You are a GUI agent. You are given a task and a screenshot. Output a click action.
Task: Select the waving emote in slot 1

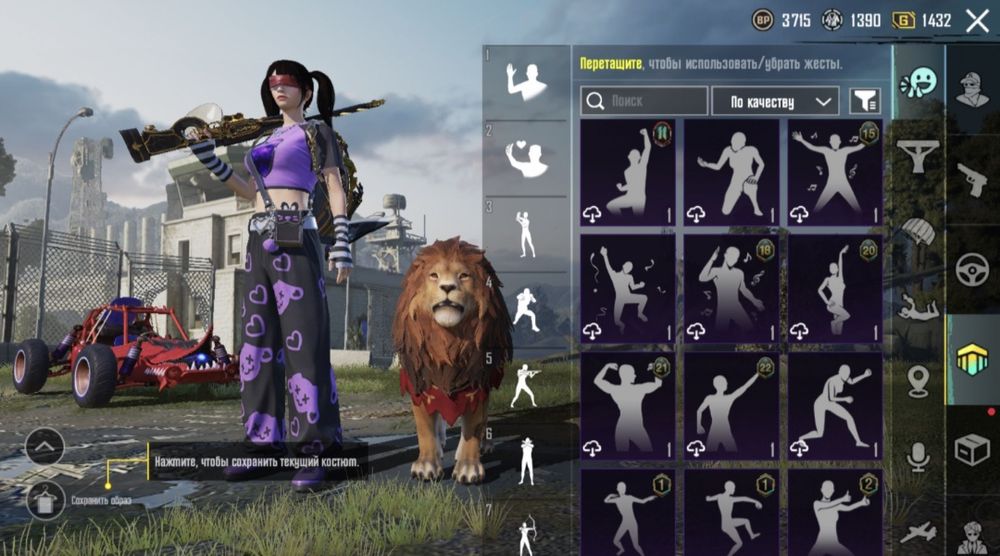526,82
